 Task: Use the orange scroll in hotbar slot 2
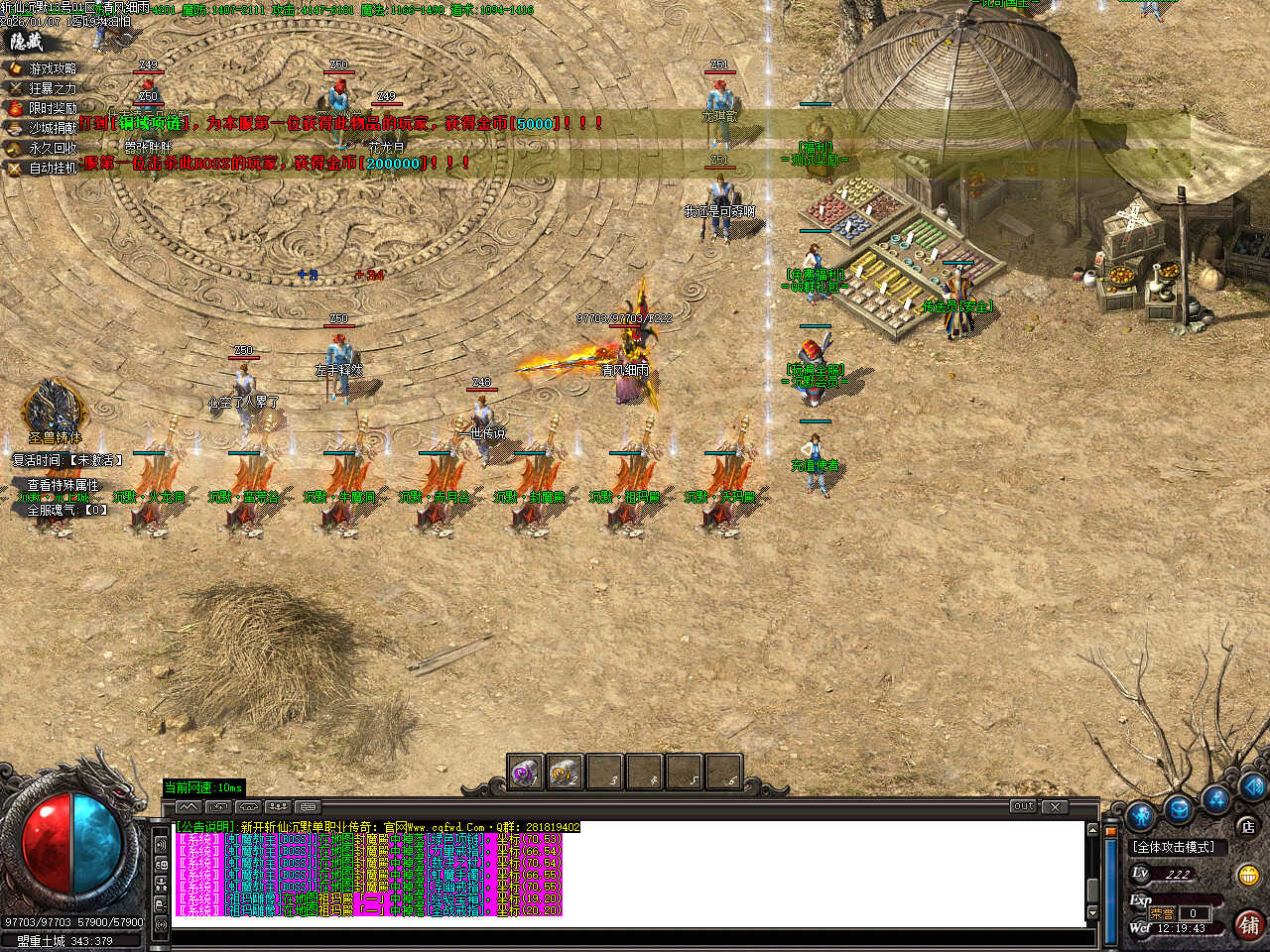pyautogui.click(x=565, y=772)
